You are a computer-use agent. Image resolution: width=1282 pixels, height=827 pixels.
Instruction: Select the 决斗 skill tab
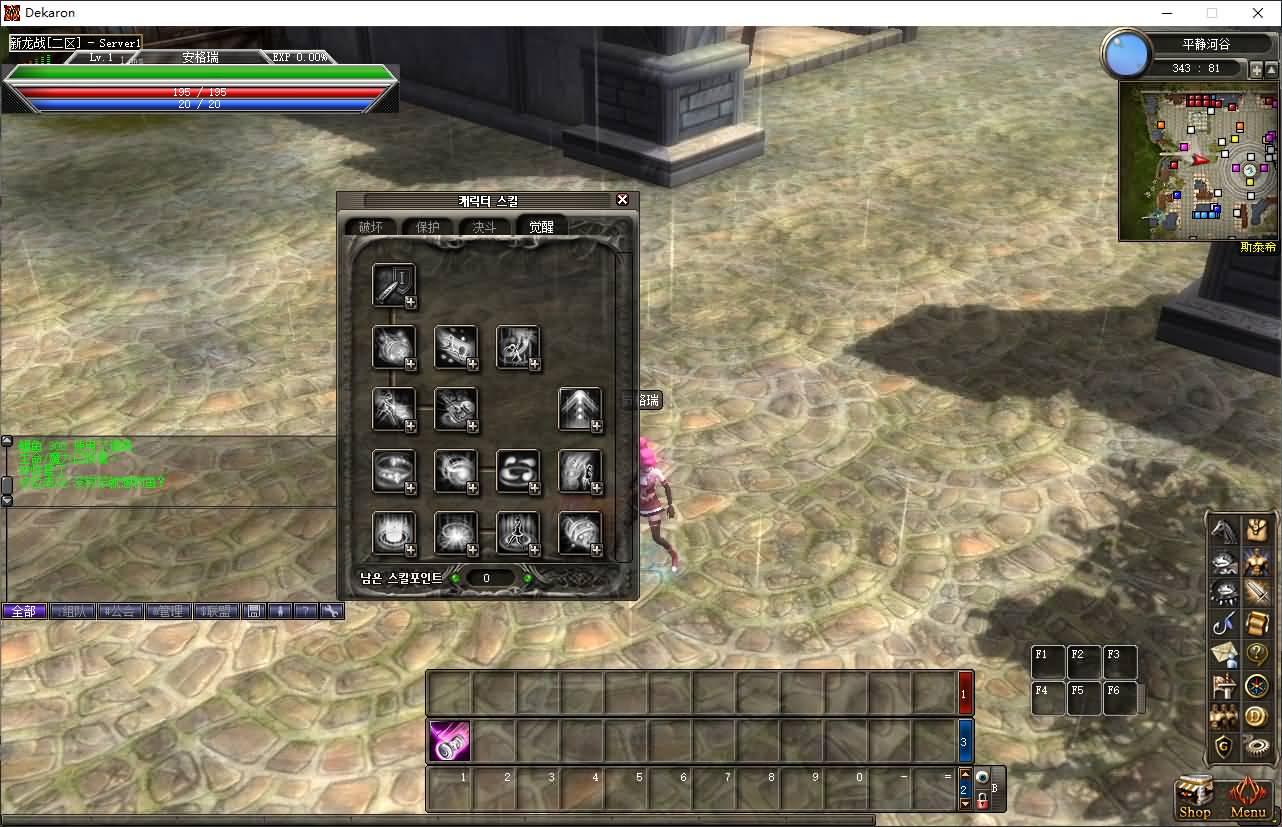(484, 227)
